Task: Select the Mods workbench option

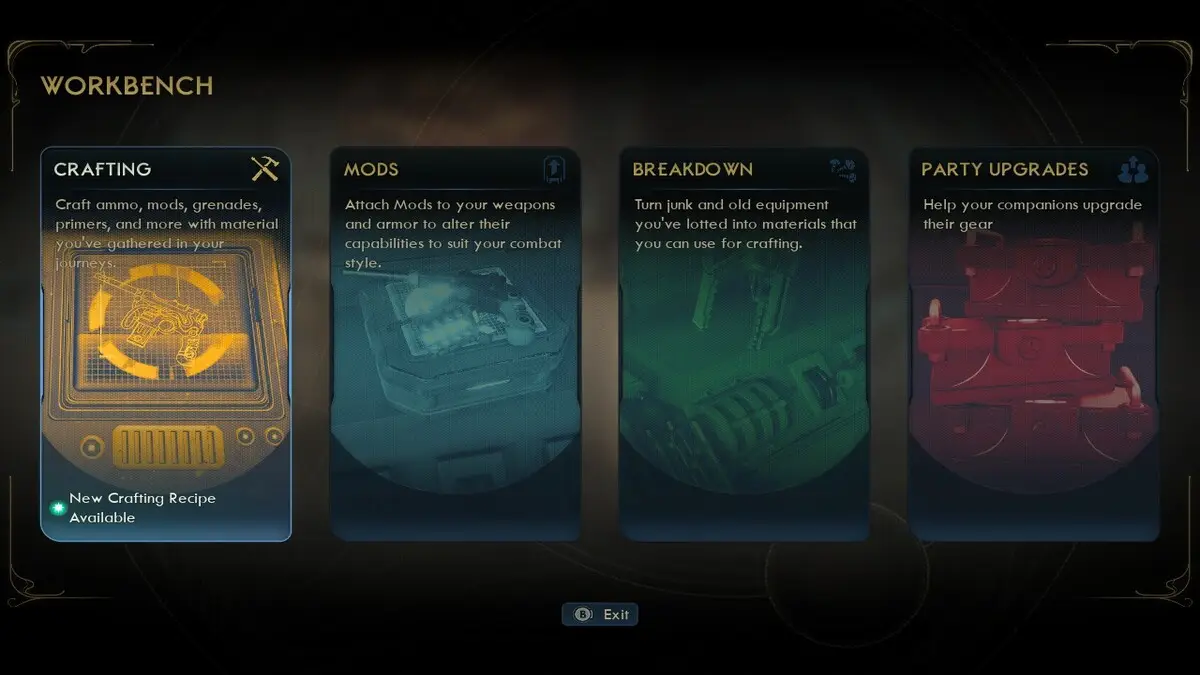Action: [x=455, y=345]
